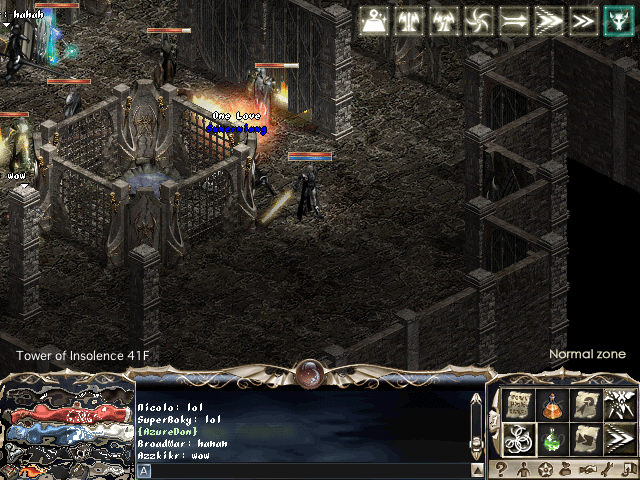Viewport: 640px width, 480px height.
Task: Click the wolf head buff icon
Action: 616,20
